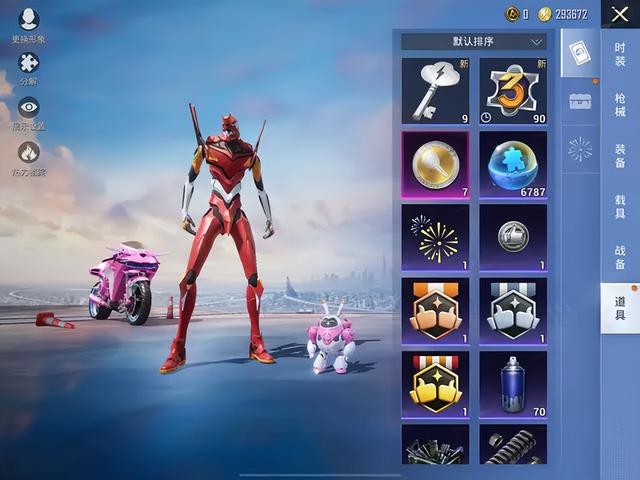
Task: Switch to the 战备 tab
Action: pyautogui.click(x=620, y=257)
